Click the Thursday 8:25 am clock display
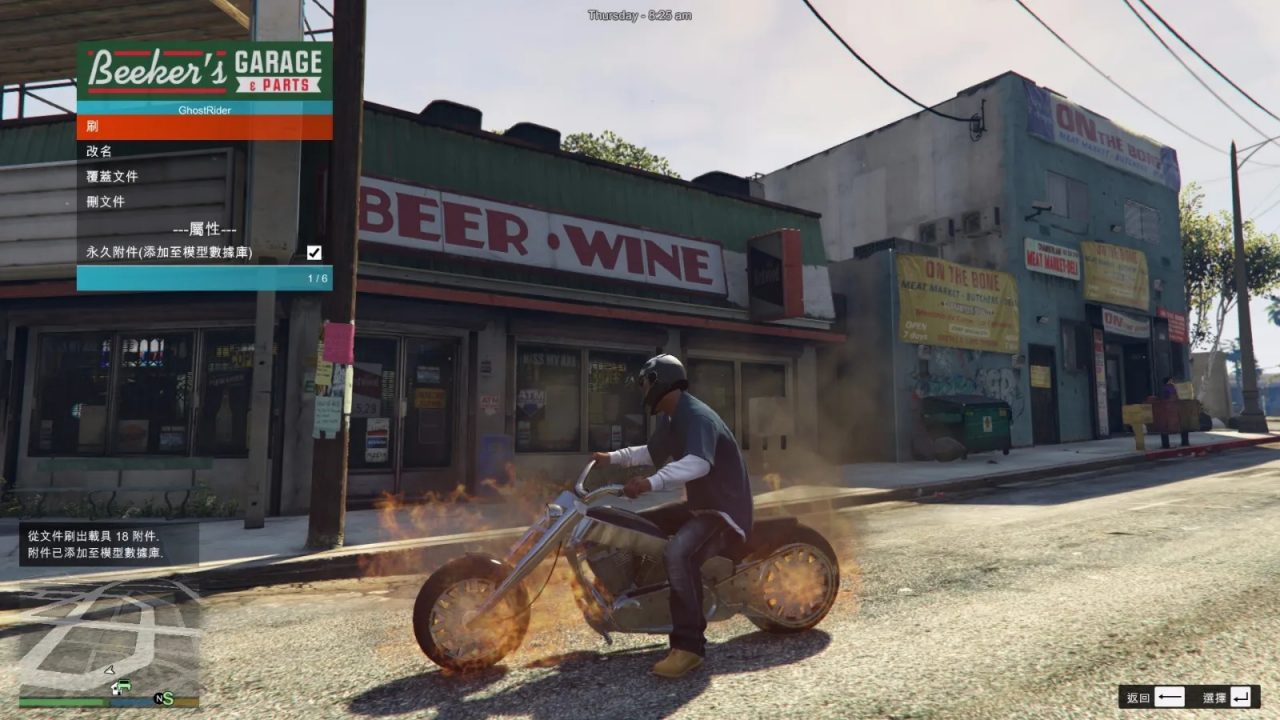The image size is (1280, 720). coord(640,14)
